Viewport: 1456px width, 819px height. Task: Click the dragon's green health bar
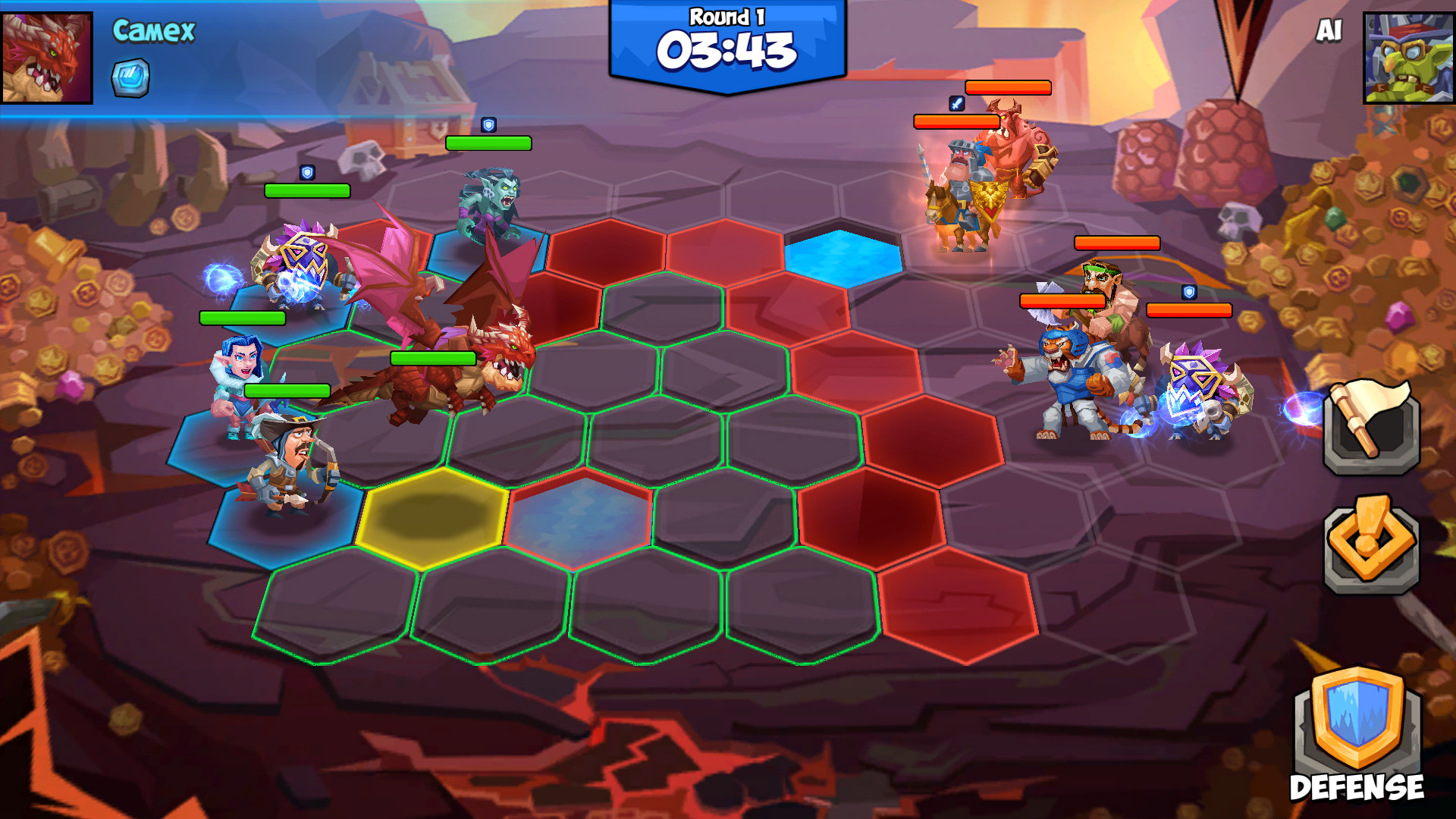tap(434, 356)
